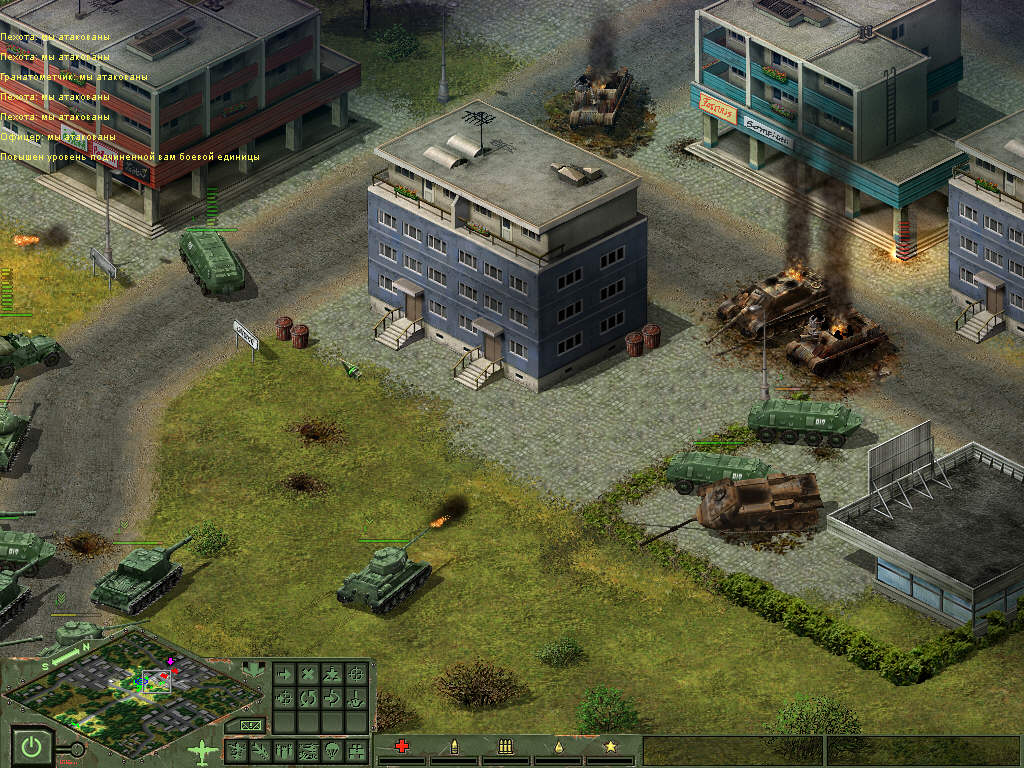Screen dimensions: 1024x768
Task: Select the move arrow command
Action: pos(284,673)
